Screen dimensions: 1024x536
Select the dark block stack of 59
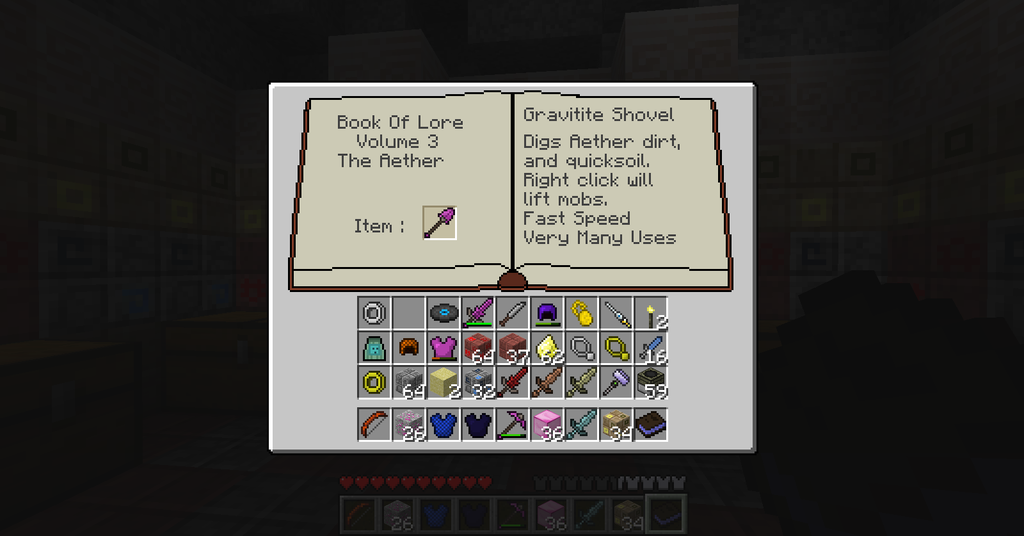651,382
